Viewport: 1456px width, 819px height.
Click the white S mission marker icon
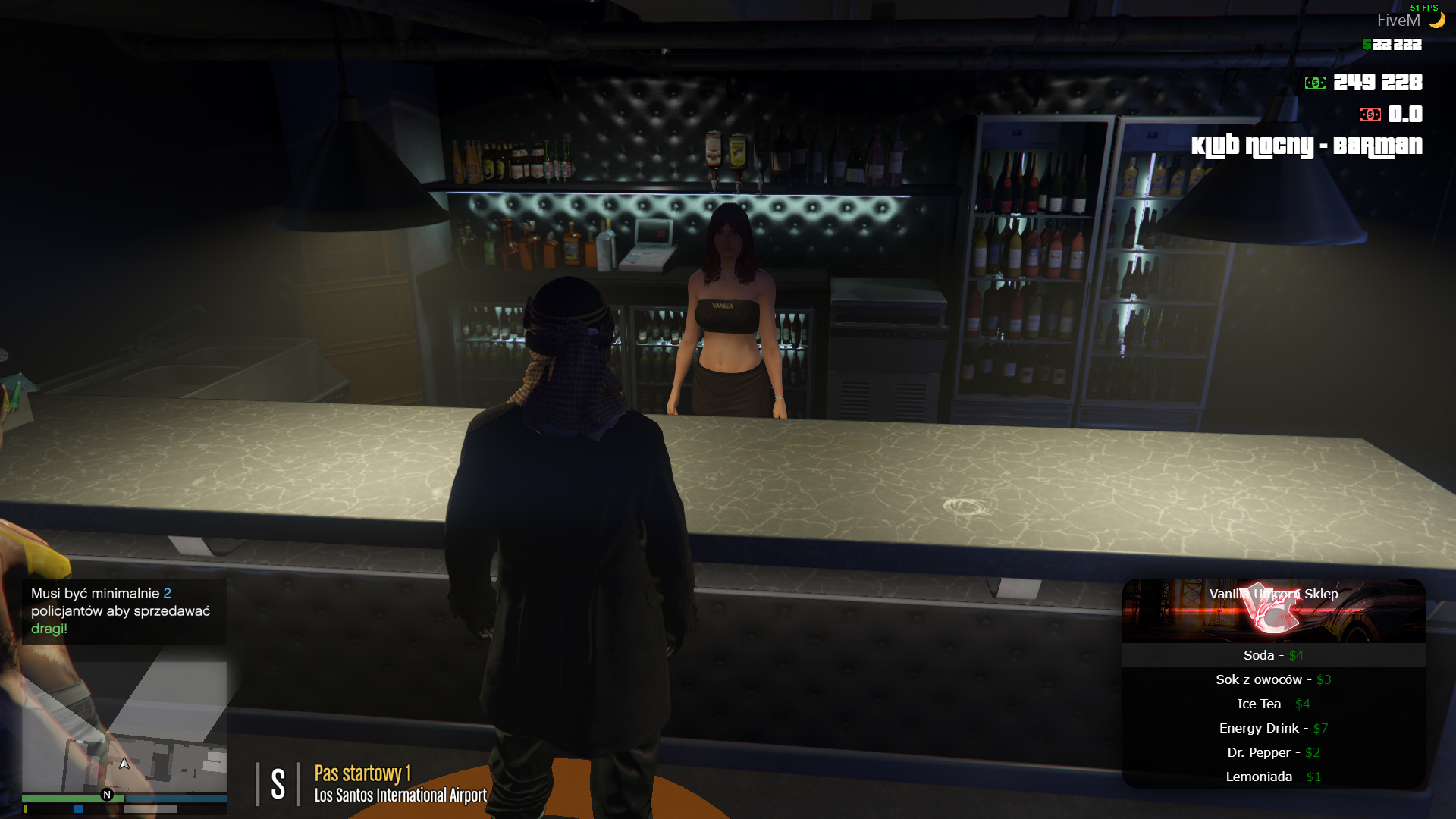point(278,783)
